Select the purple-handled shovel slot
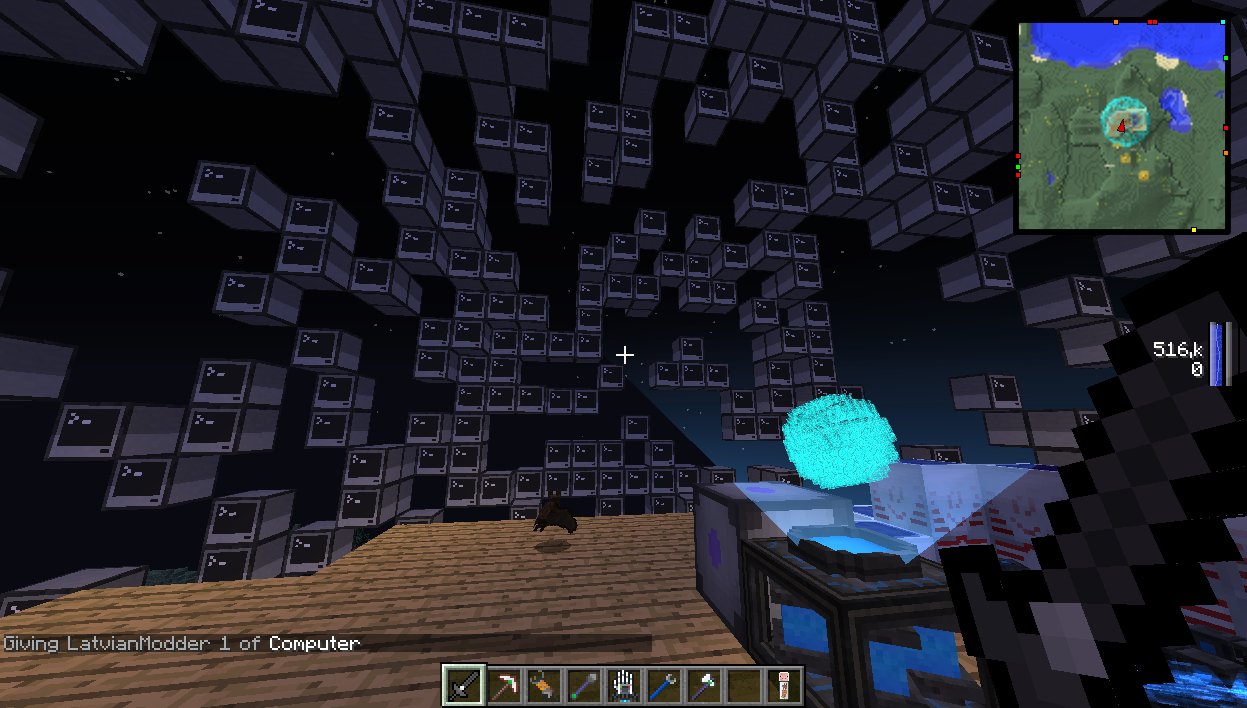 point(583,685)
